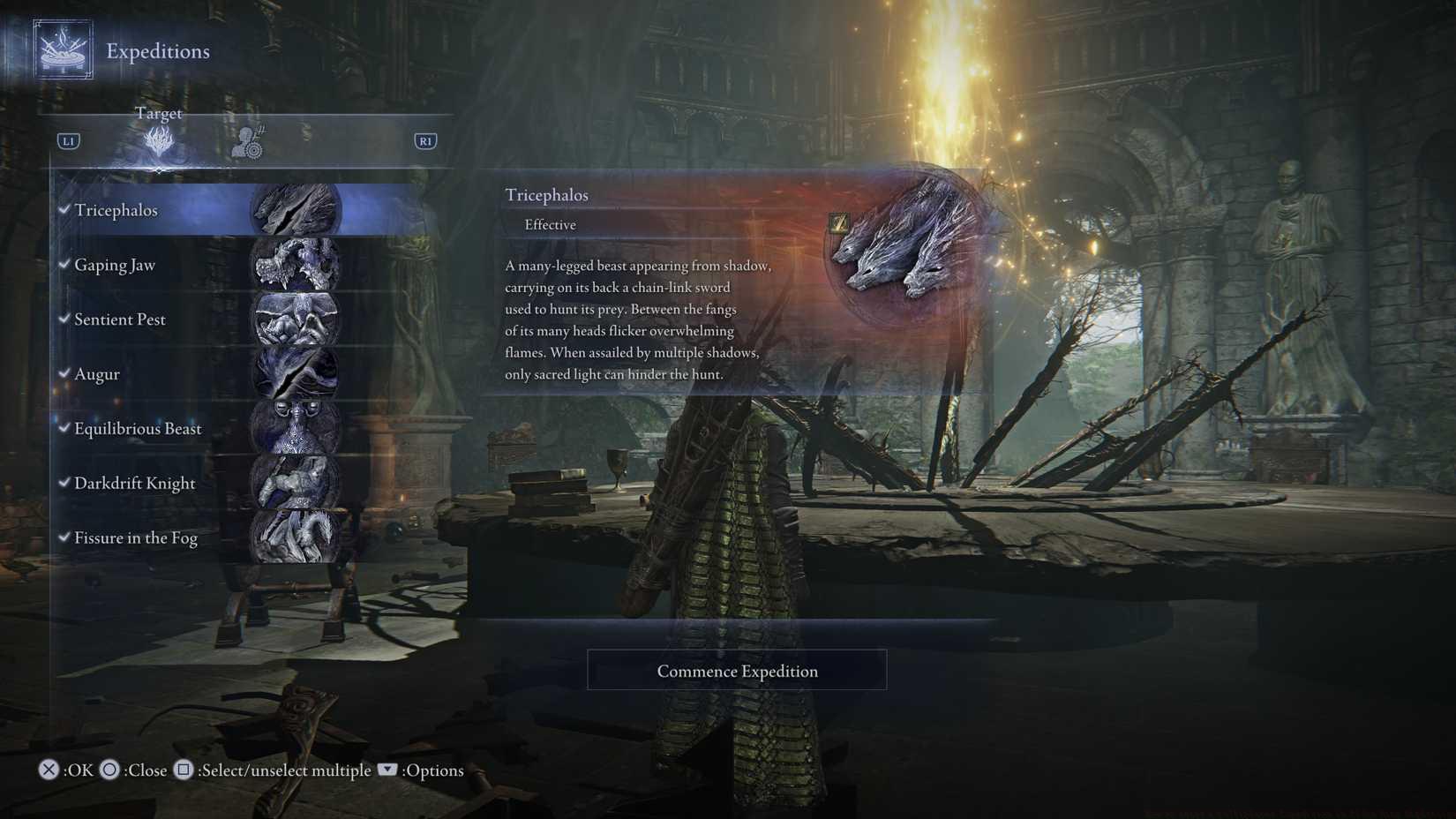The image size is (1456, 819).
Task: Uncheck the Tricephalos checkmark
Action: click(x=63, y=210)
